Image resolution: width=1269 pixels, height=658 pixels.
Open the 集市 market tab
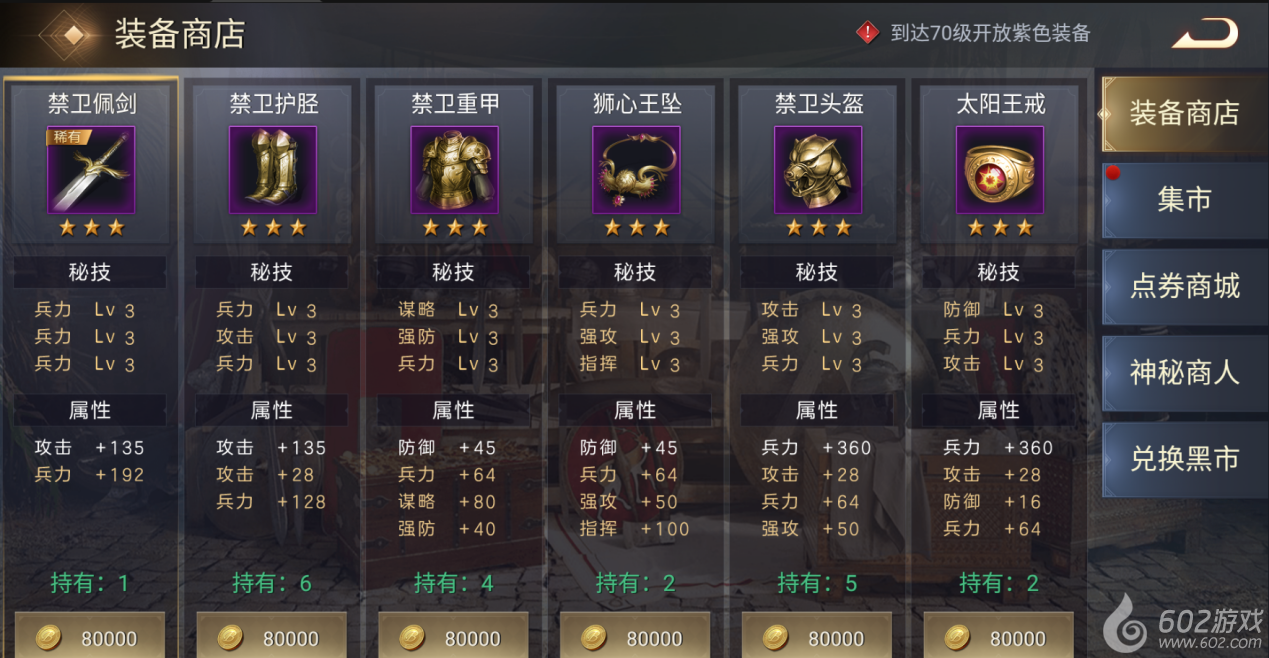1184,200
